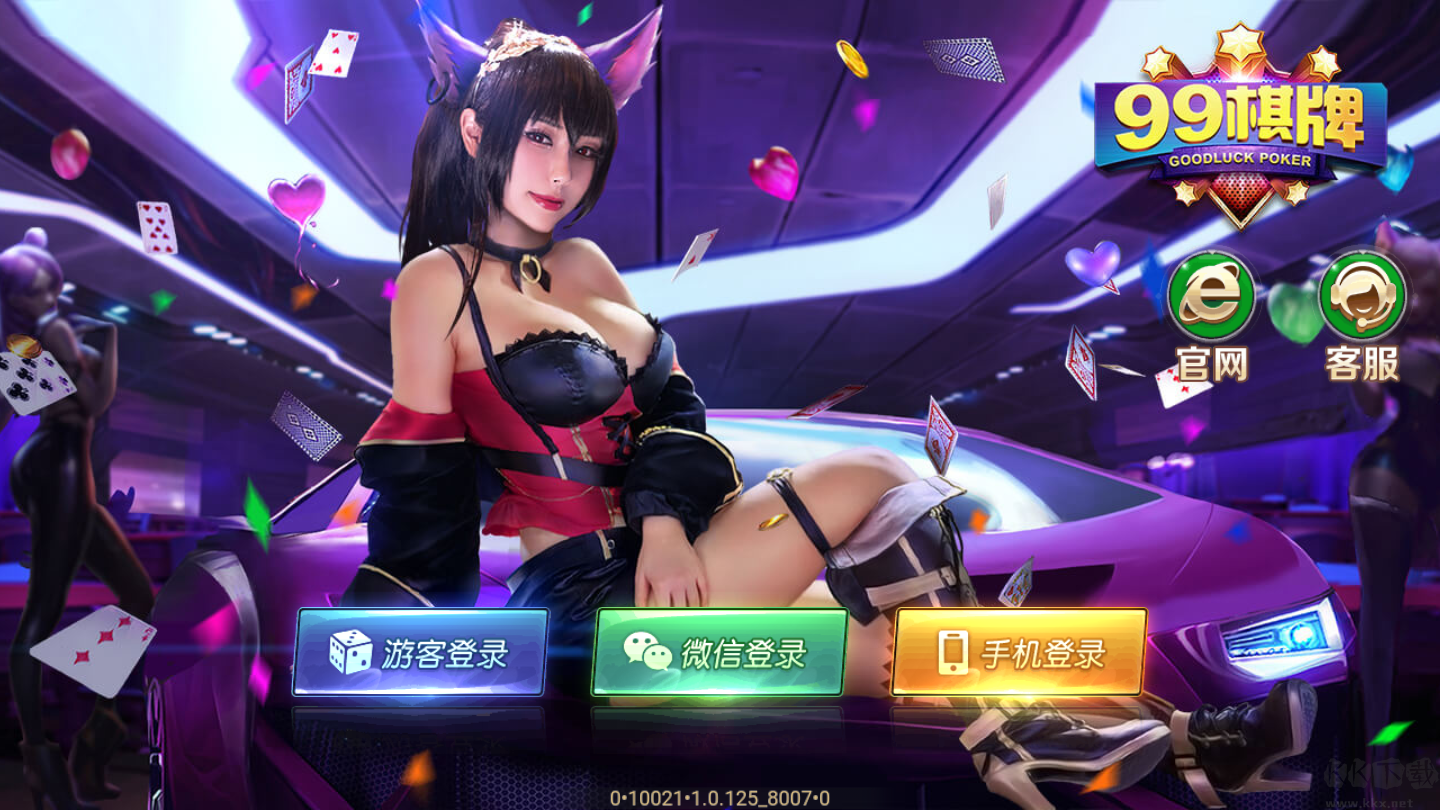This screenshot has width=1440, height=810.
Task: Click the 客服 text label
Action: tap(1363, 363)
